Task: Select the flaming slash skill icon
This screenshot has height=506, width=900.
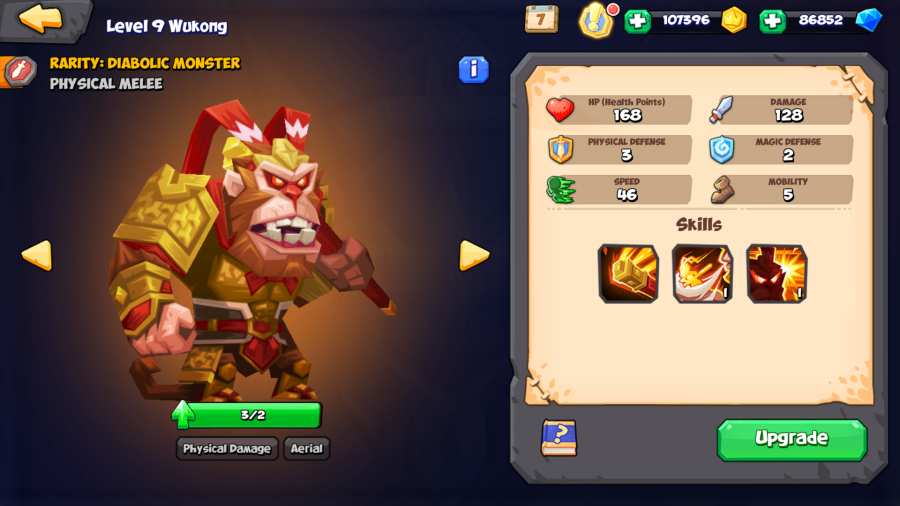Action: pos(702,273)
